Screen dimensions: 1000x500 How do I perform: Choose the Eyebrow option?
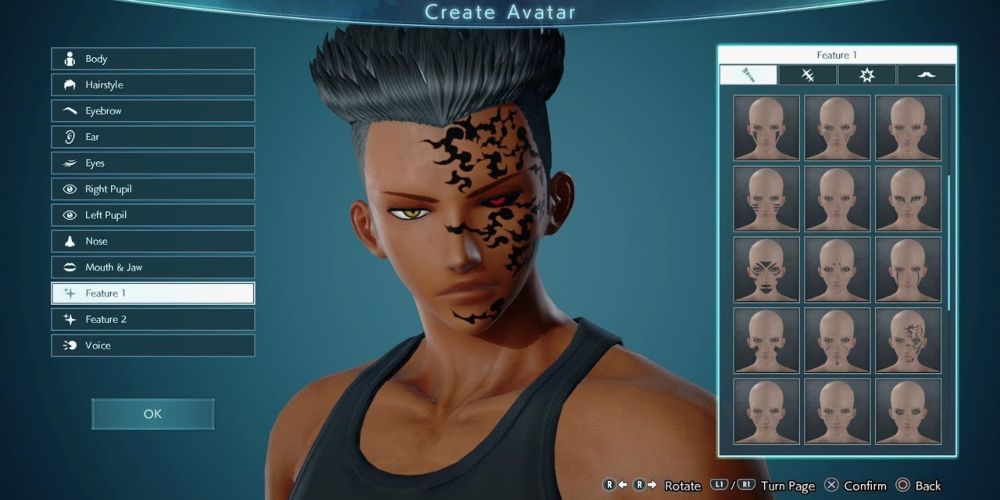click(x=153, y=111)
